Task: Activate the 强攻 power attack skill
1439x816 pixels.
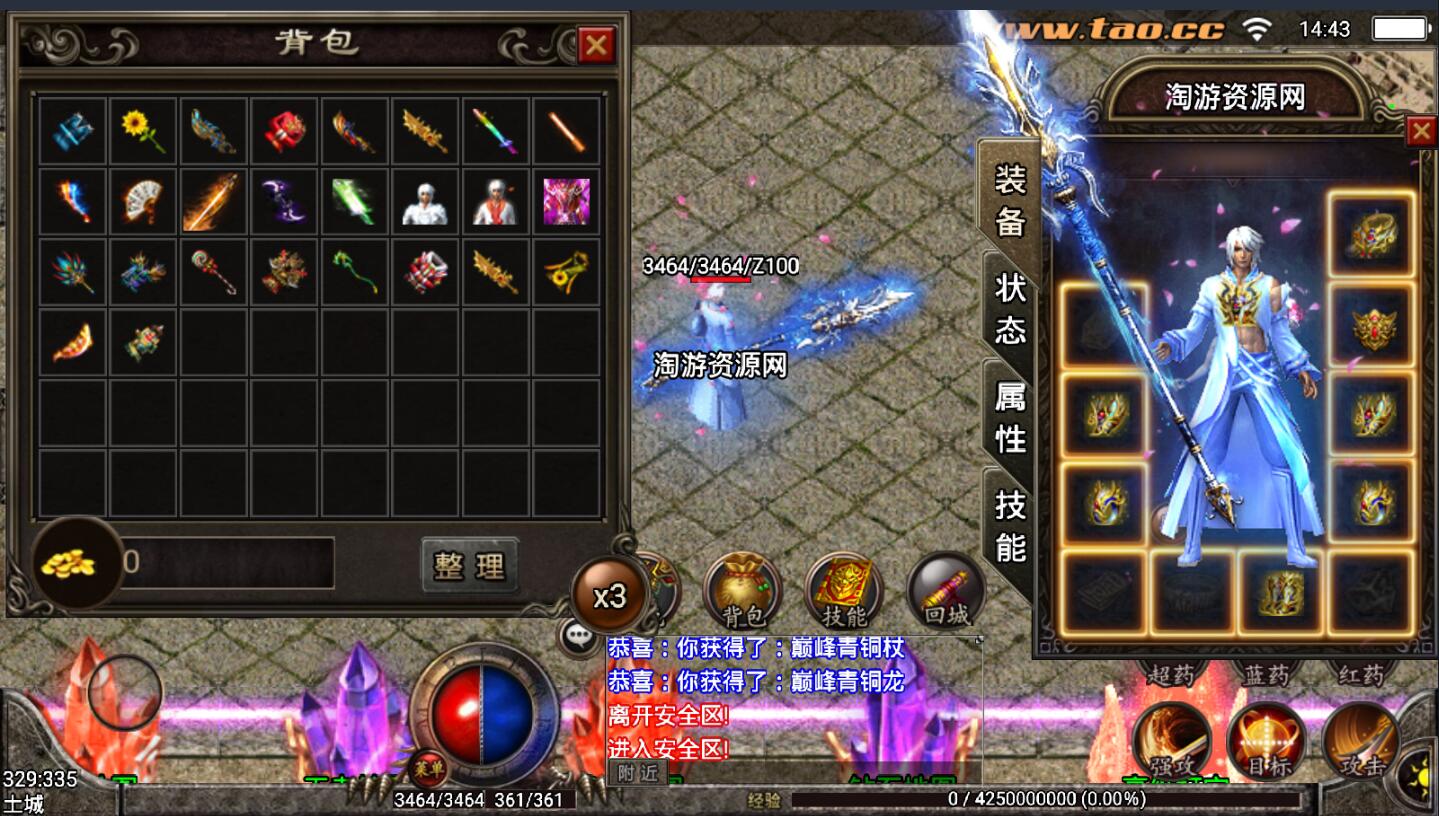Action: [x=1171, y=740]
